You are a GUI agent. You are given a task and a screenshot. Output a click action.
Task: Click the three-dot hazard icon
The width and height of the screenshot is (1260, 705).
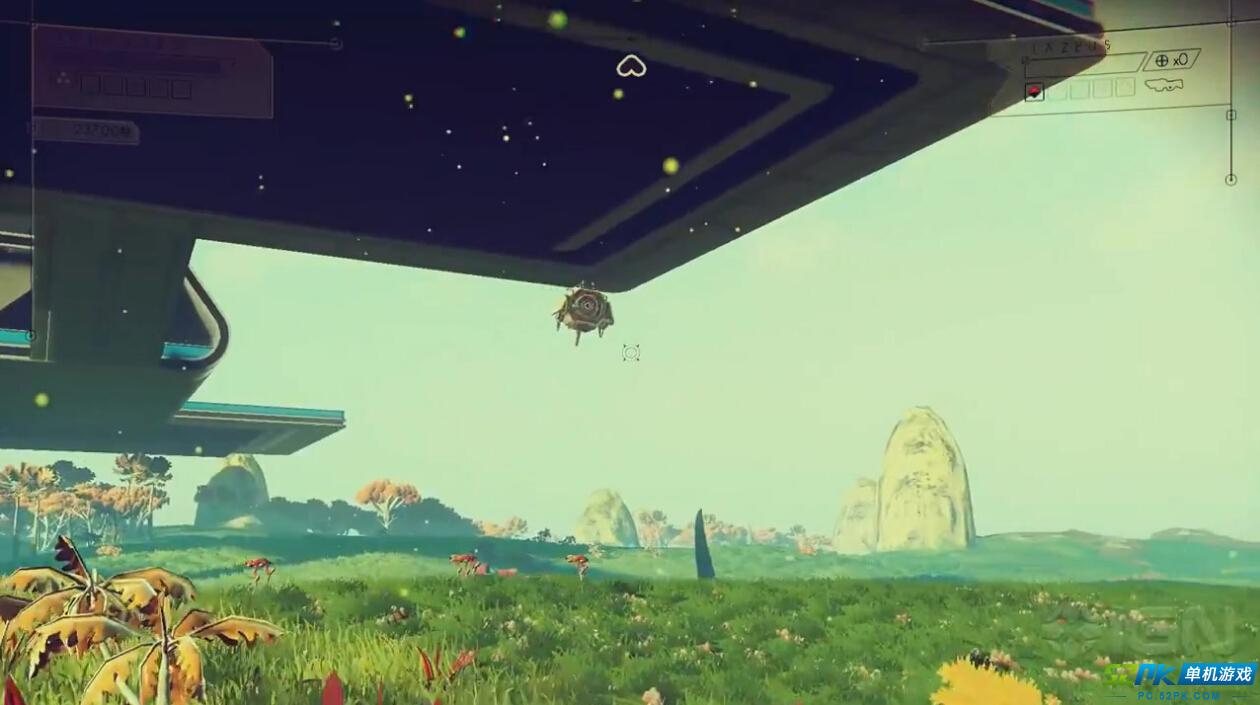click(63, 78)
